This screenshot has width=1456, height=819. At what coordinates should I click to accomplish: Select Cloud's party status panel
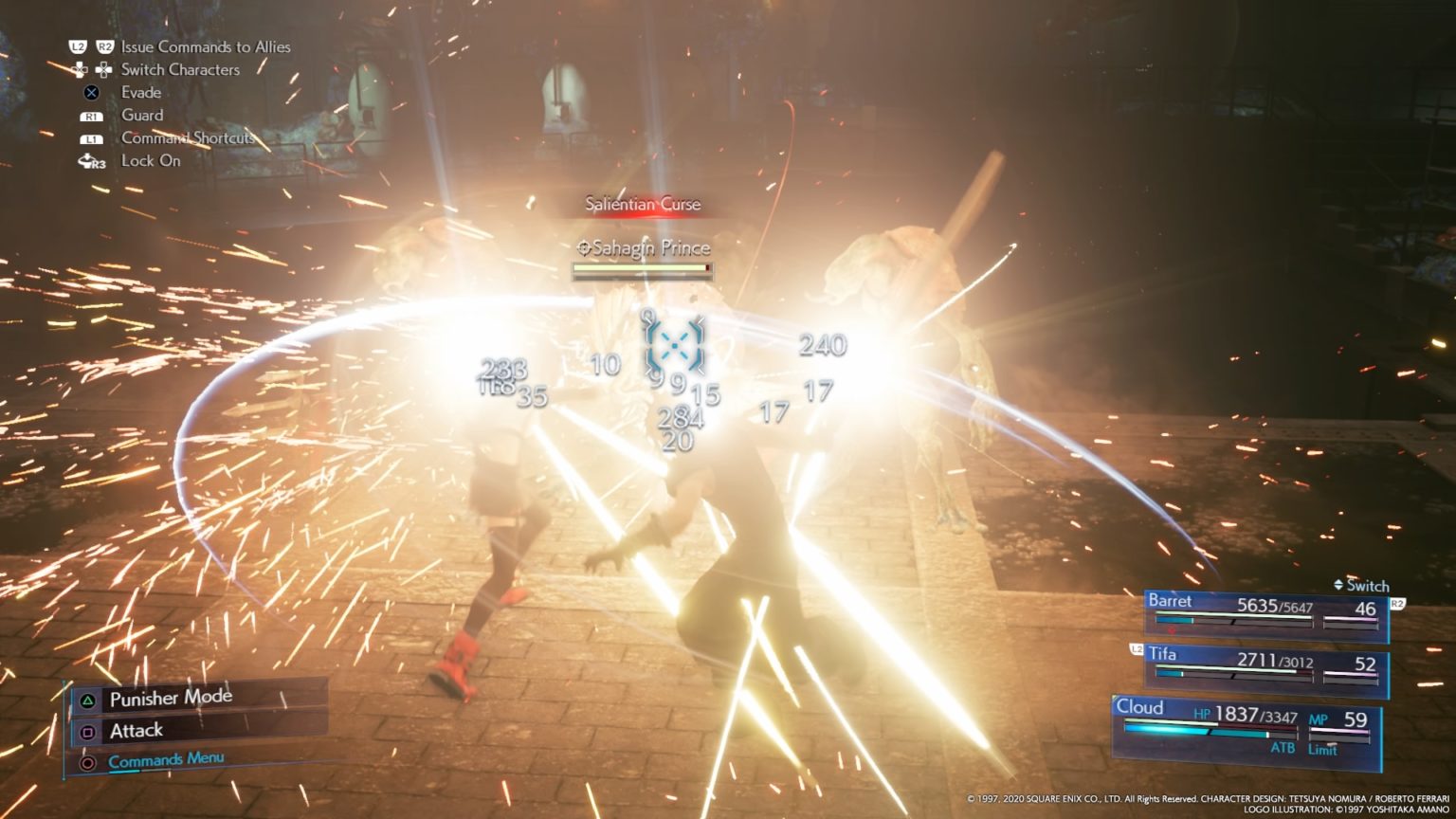(1247, 726)
